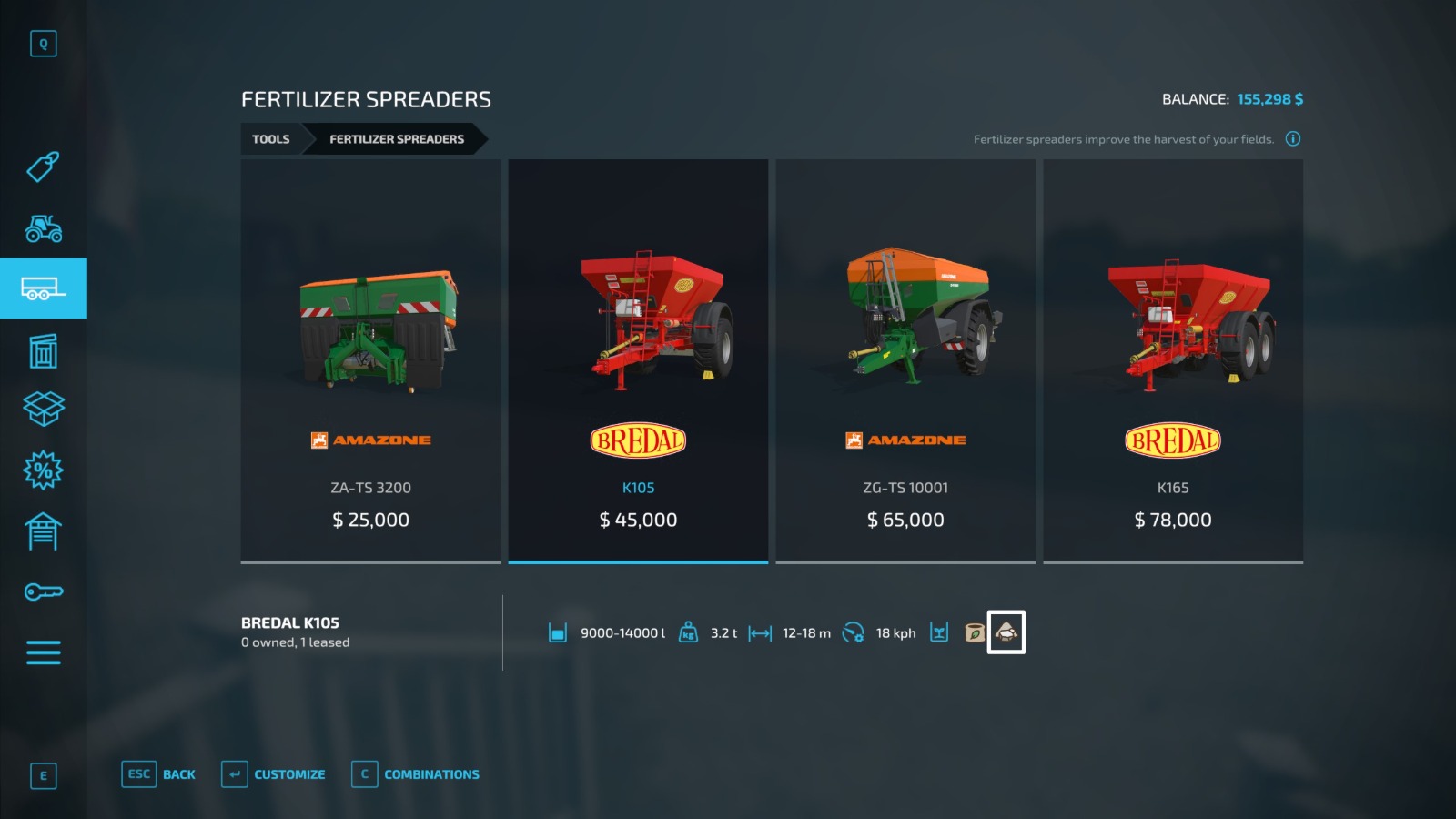1456x819 pixels.
Task: Click the highlighted lime heap fill-type icon
Action: (1006, 632)
